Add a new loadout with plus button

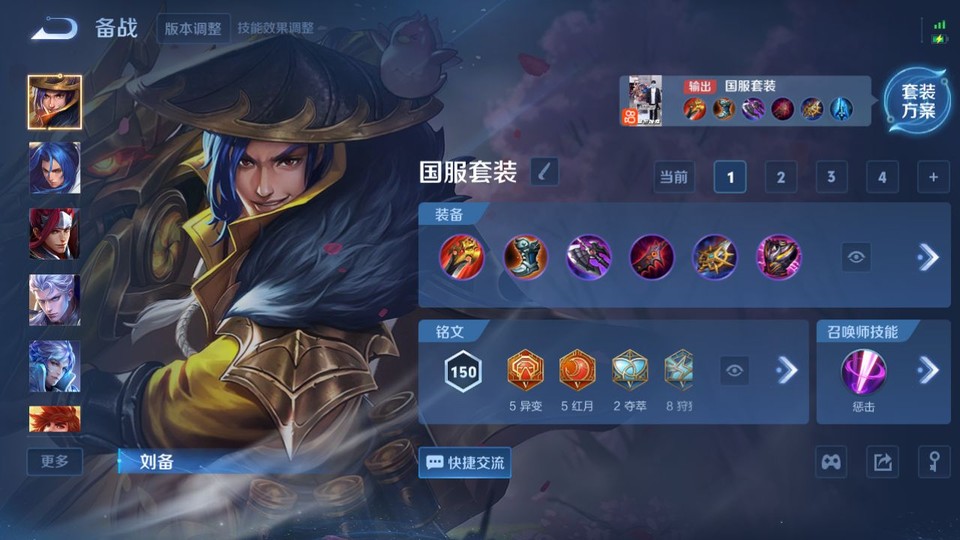pos(932,177)
